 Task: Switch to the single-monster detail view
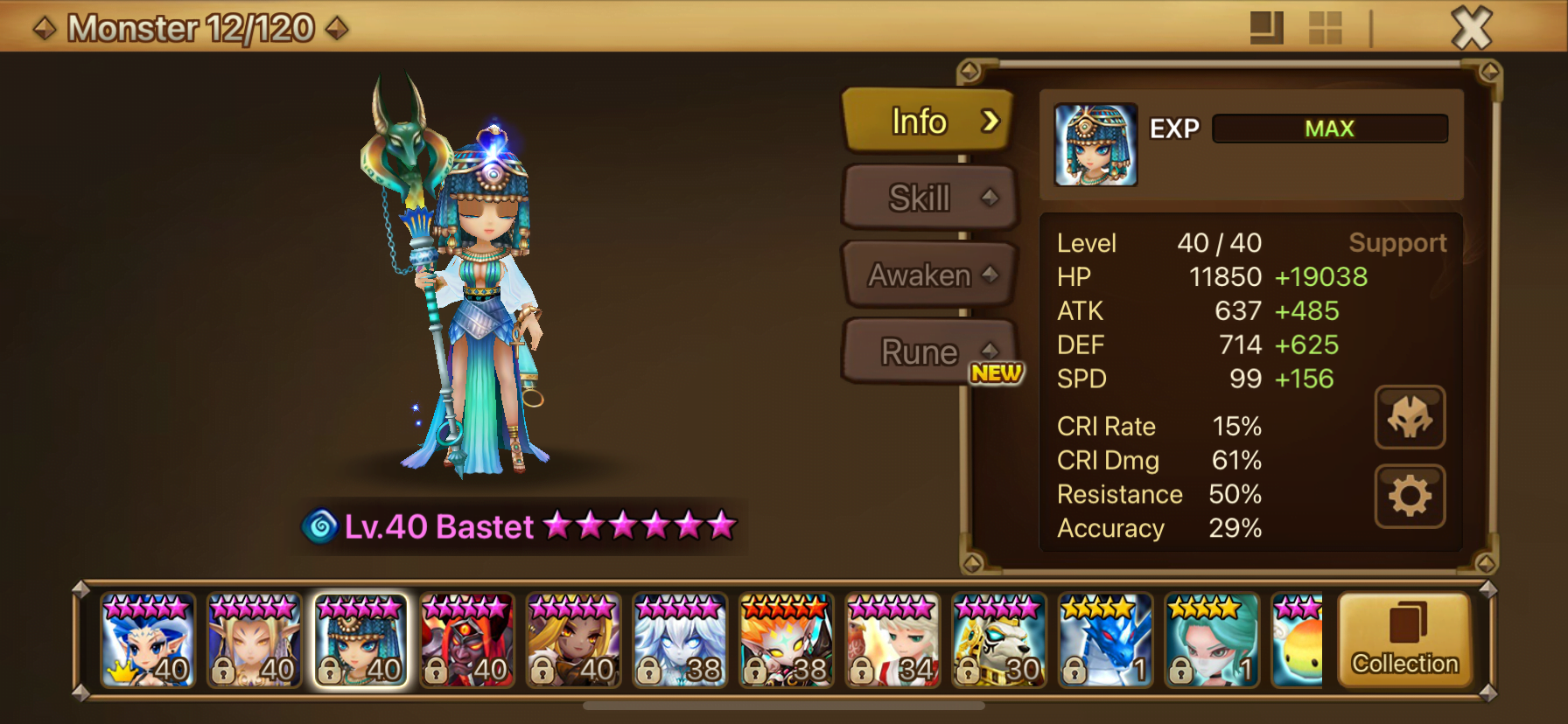[1266, 28]
